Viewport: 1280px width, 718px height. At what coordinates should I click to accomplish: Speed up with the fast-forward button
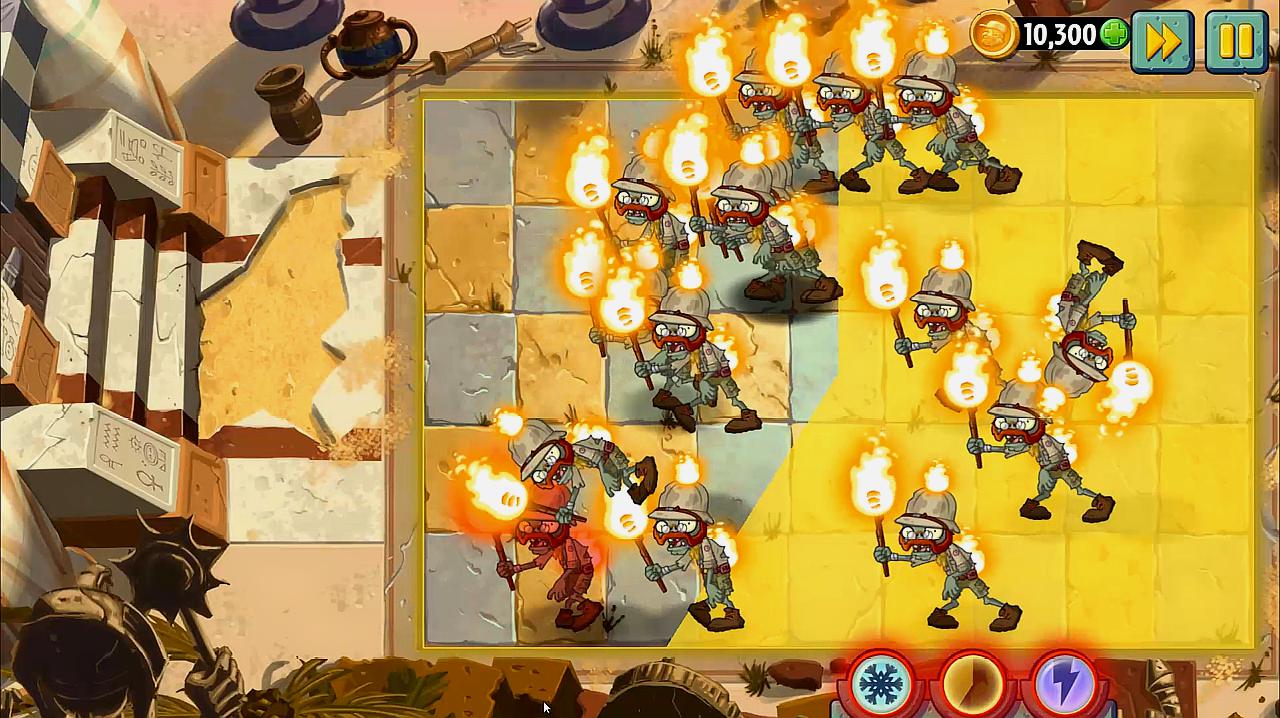tap(1162, 40)
